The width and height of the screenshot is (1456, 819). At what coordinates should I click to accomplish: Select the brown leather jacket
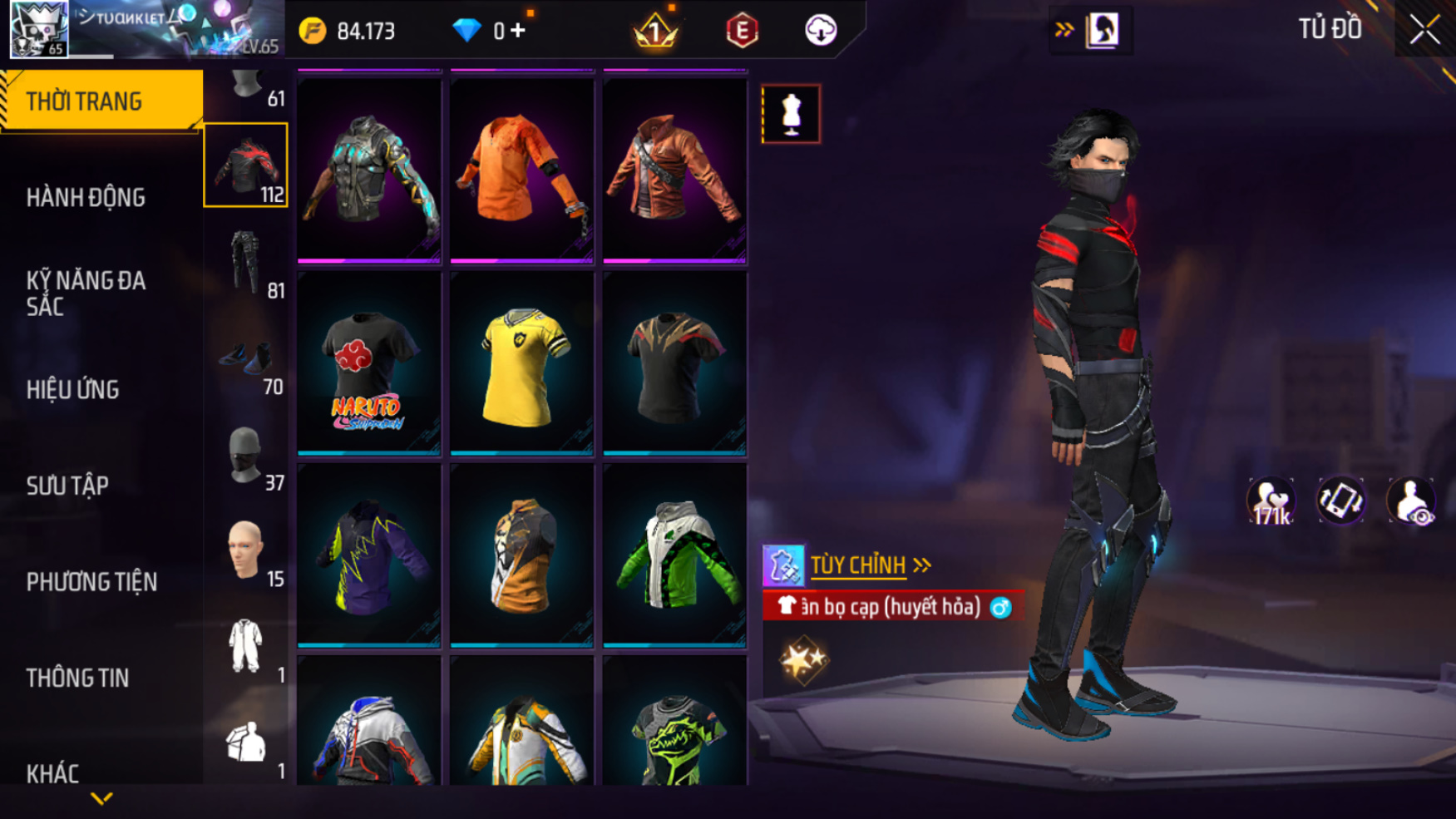674,170
